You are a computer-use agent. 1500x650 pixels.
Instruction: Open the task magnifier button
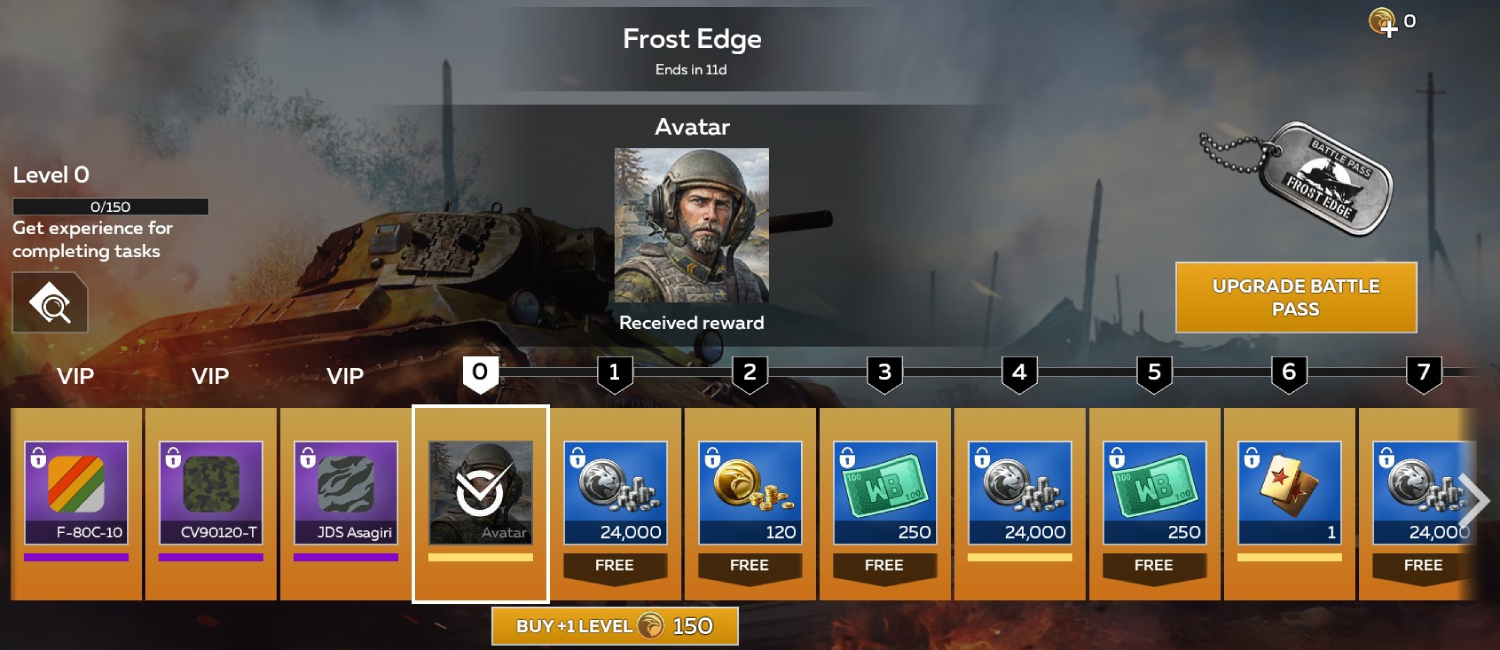coord(50,303)
